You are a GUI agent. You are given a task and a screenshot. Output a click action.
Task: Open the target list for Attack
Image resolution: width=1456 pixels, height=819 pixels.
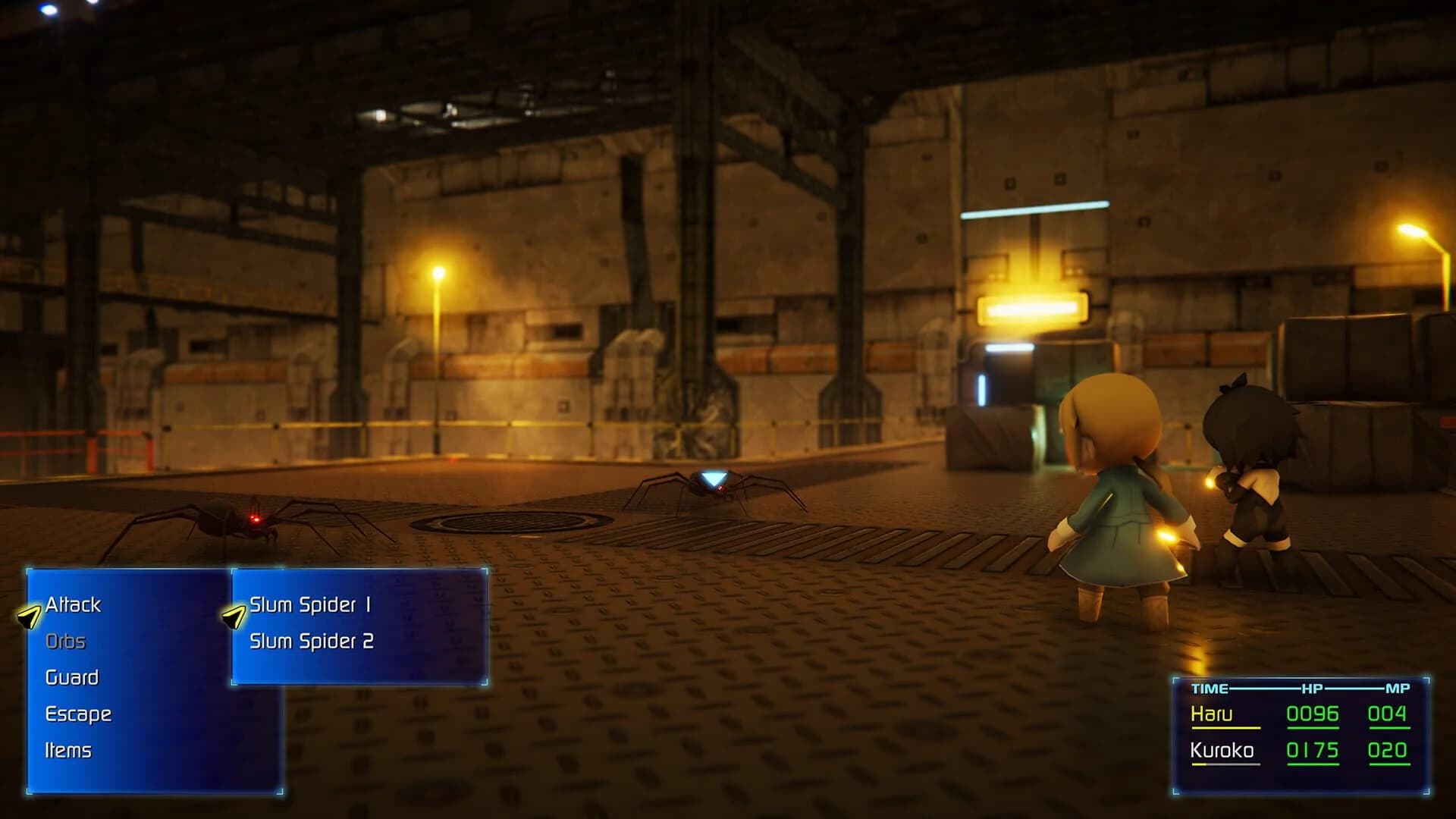(72, 605)
